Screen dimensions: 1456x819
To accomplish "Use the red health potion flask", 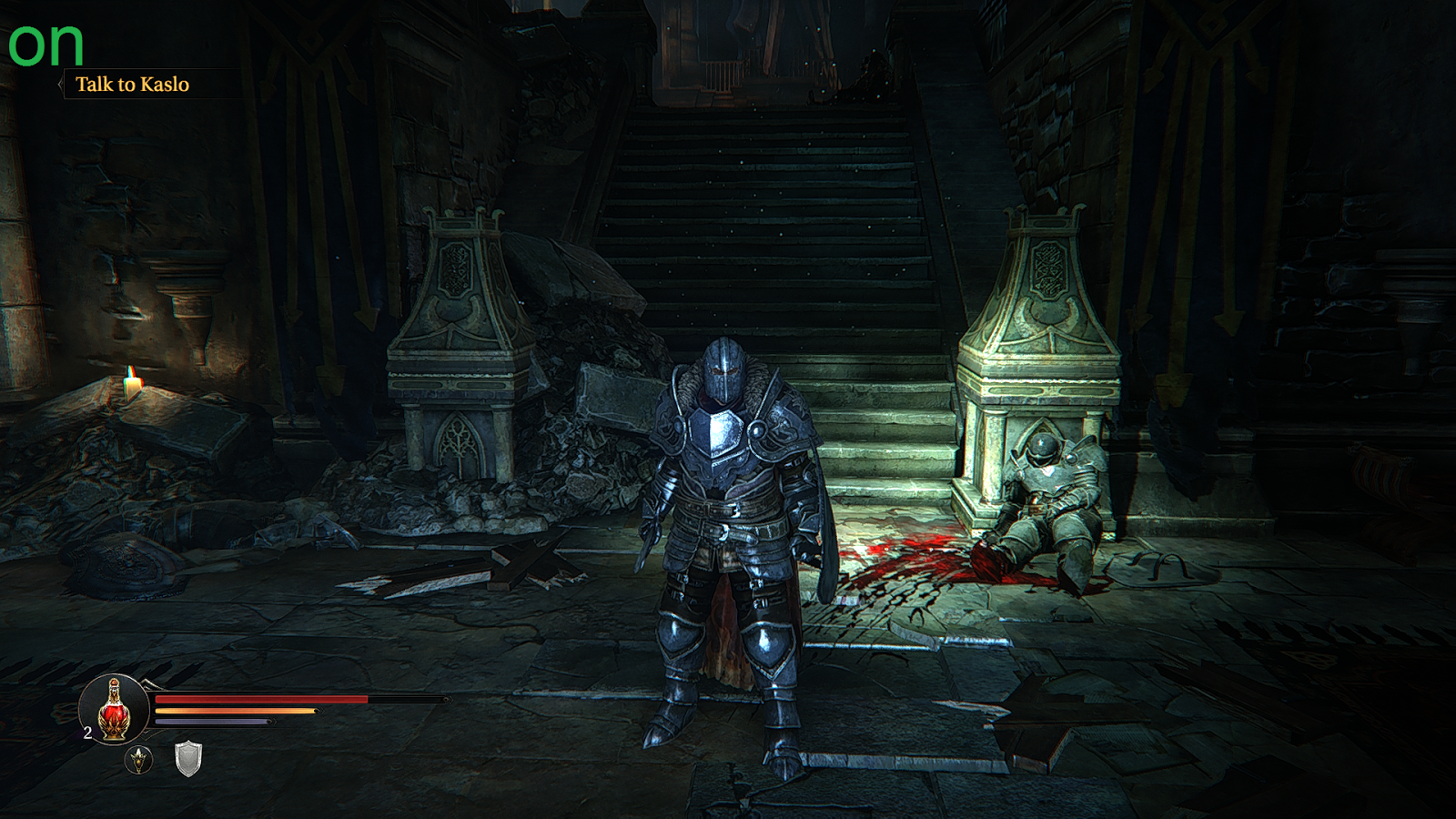I will 114,710.
